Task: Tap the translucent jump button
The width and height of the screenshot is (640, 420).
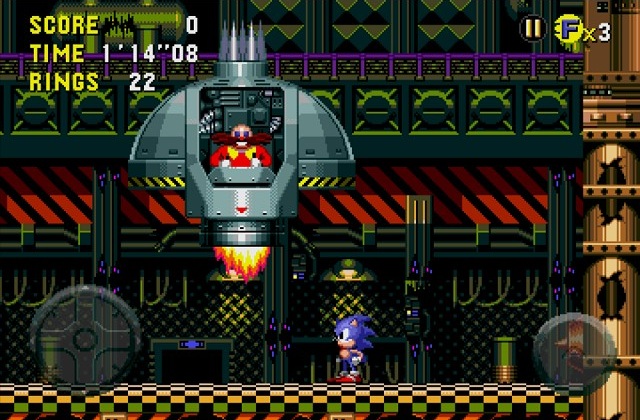Action: (x=576, y=345)
